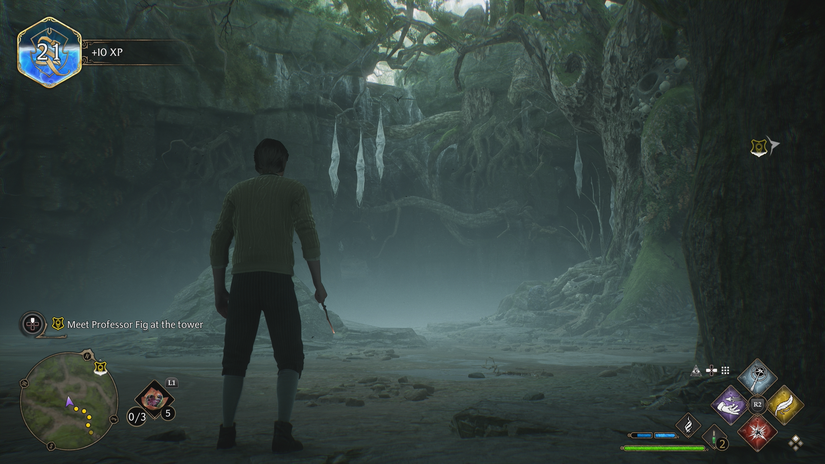
Task: Click the yellow quest marker on the minimap edge
Action: 100,368
